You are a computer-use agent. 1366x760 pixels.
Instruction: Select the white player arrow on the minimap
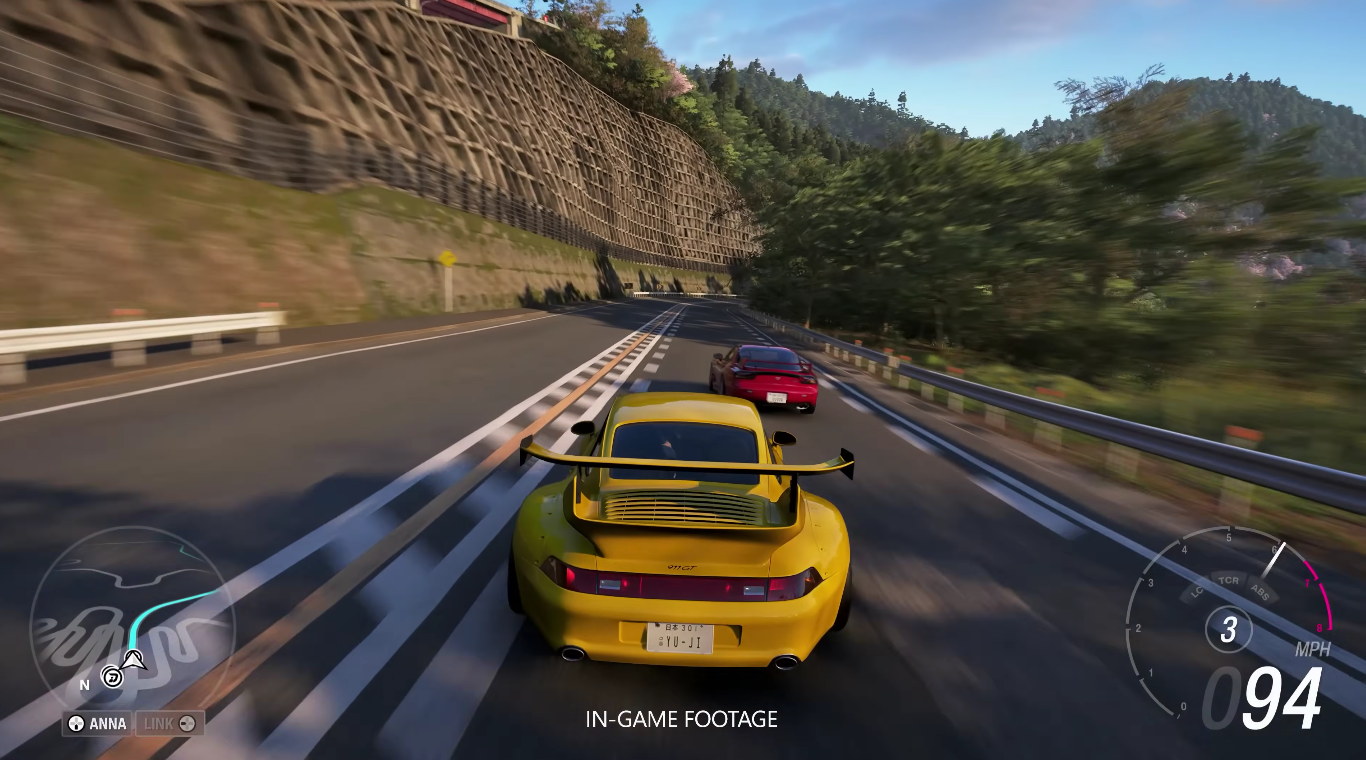tap(135, 660)
